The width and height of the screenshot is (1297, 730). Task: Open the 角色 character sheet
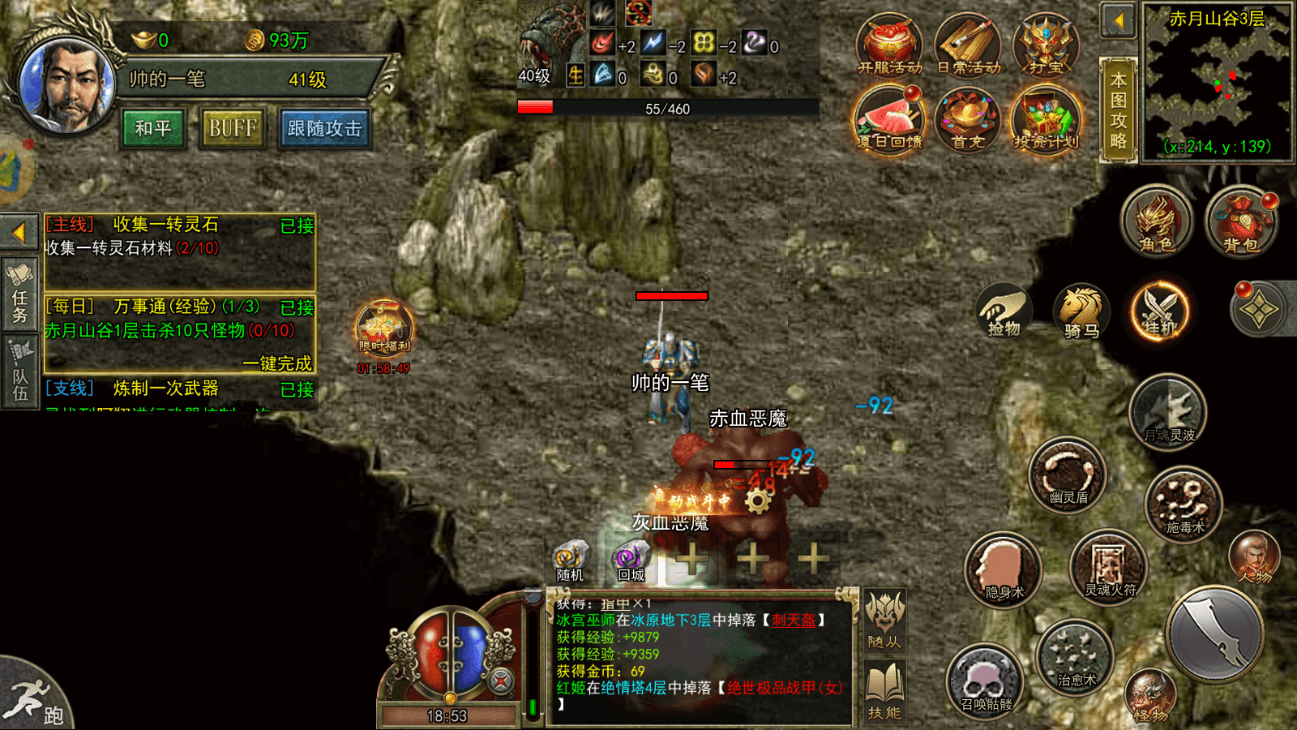(x=1156, y=221)
